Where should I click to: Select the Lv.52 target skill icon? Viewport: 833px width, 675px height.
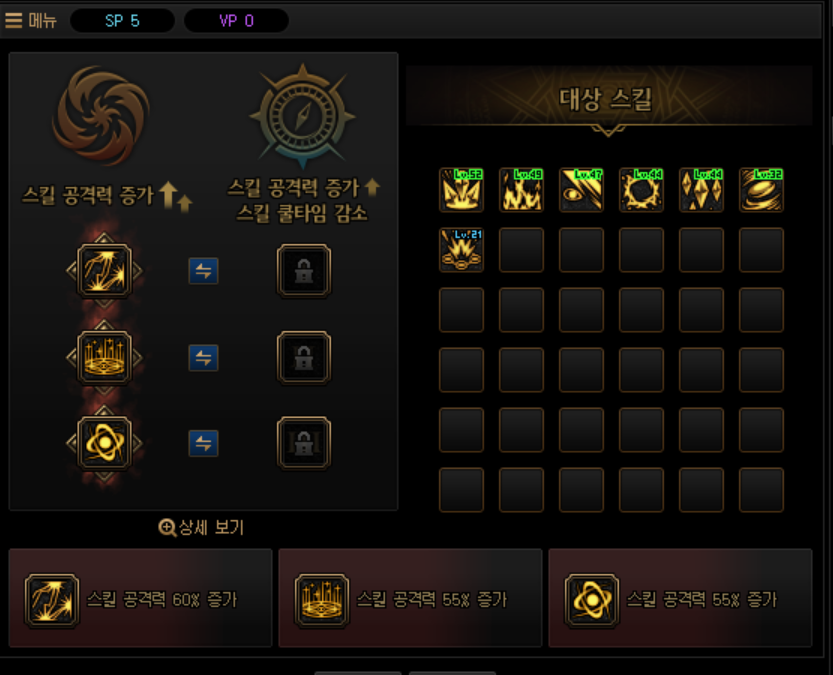pyautogui.click(x=461, y=190)
